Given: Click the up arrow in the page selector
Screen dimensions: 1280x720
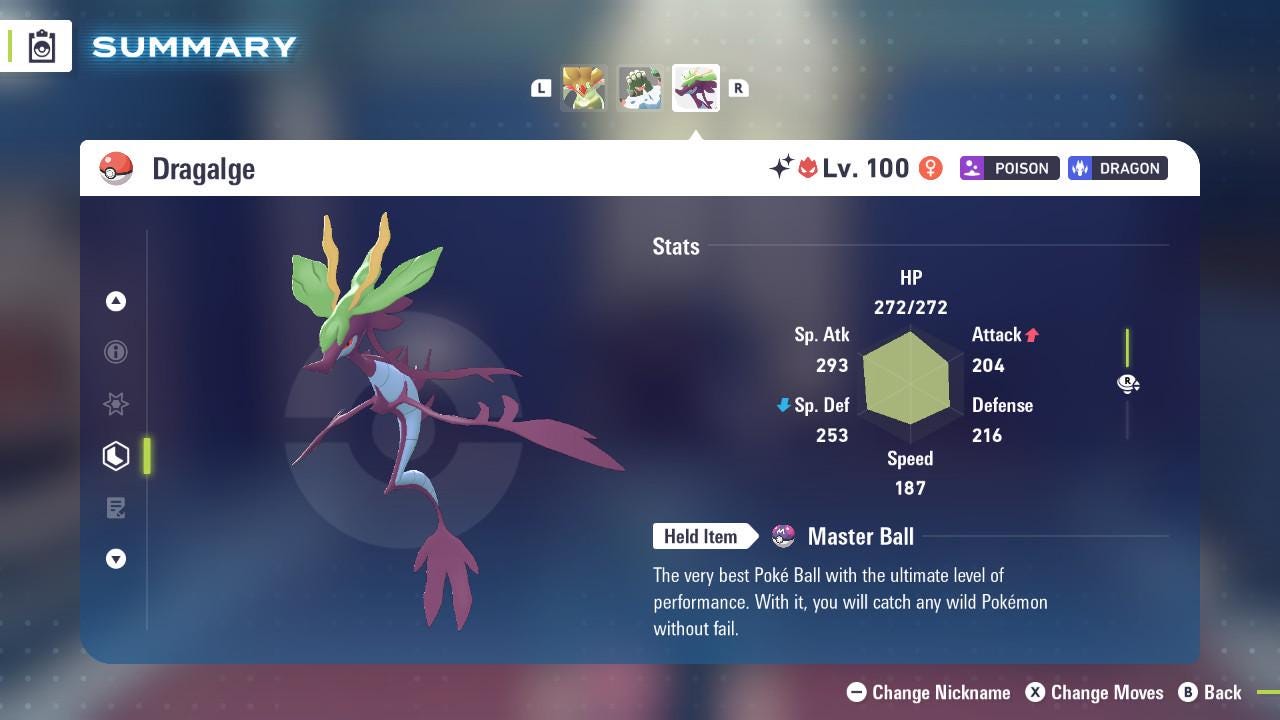Looking at the screenshot, I should coord(116,301).
